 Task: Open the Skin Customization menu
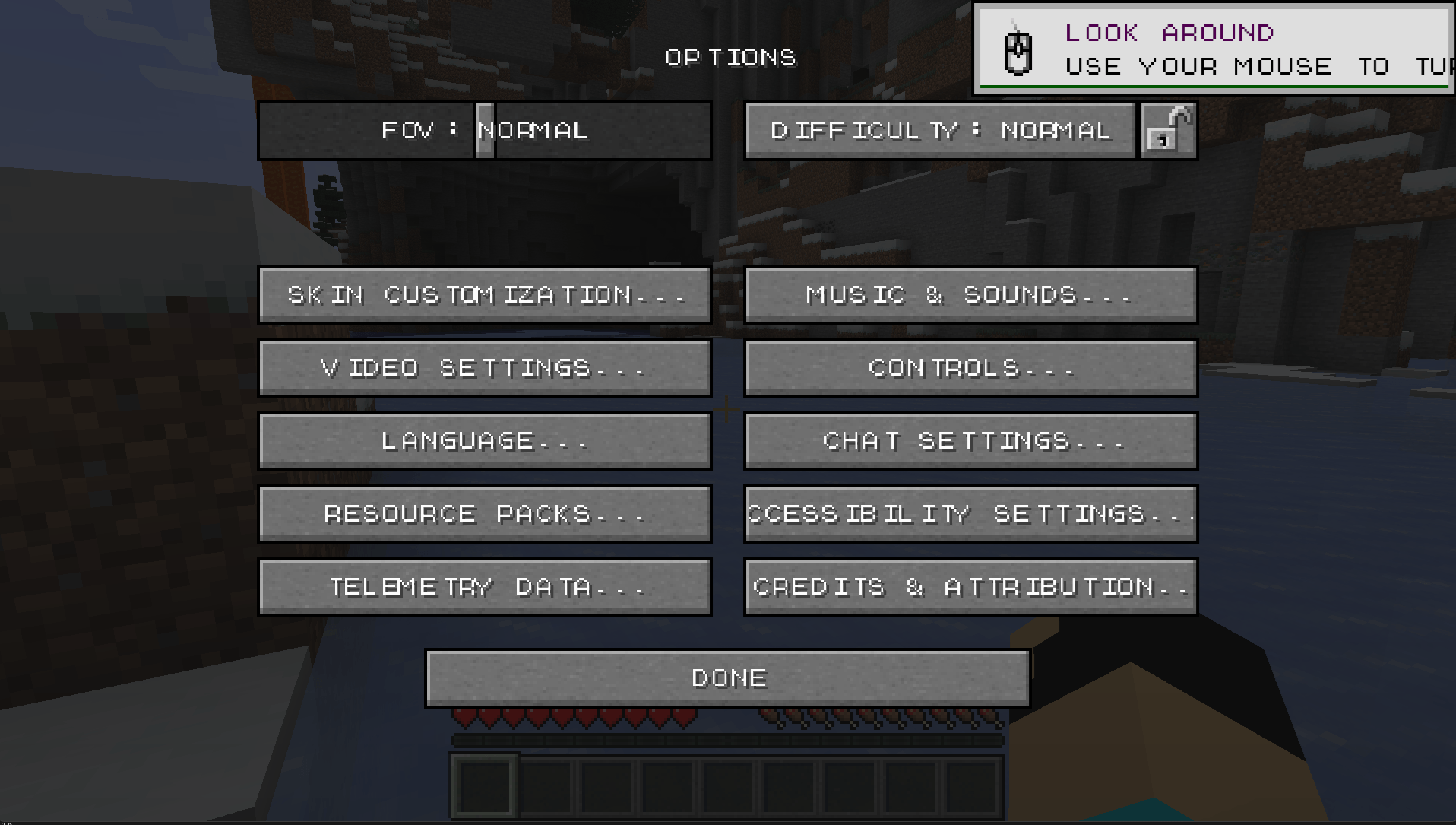click(485, 294)
